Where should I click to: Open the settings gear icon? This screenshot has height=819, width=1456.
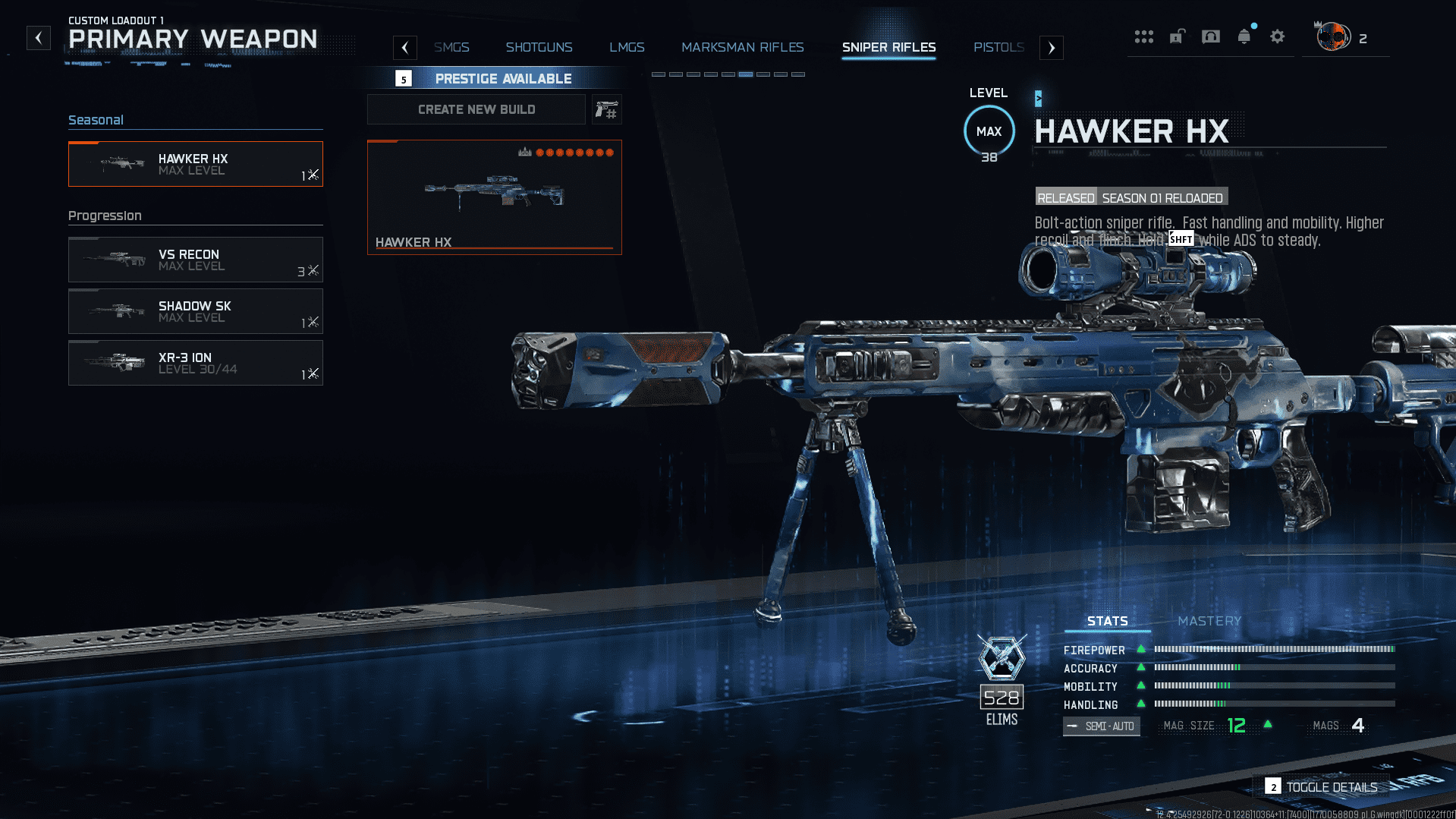point(1278,36)
